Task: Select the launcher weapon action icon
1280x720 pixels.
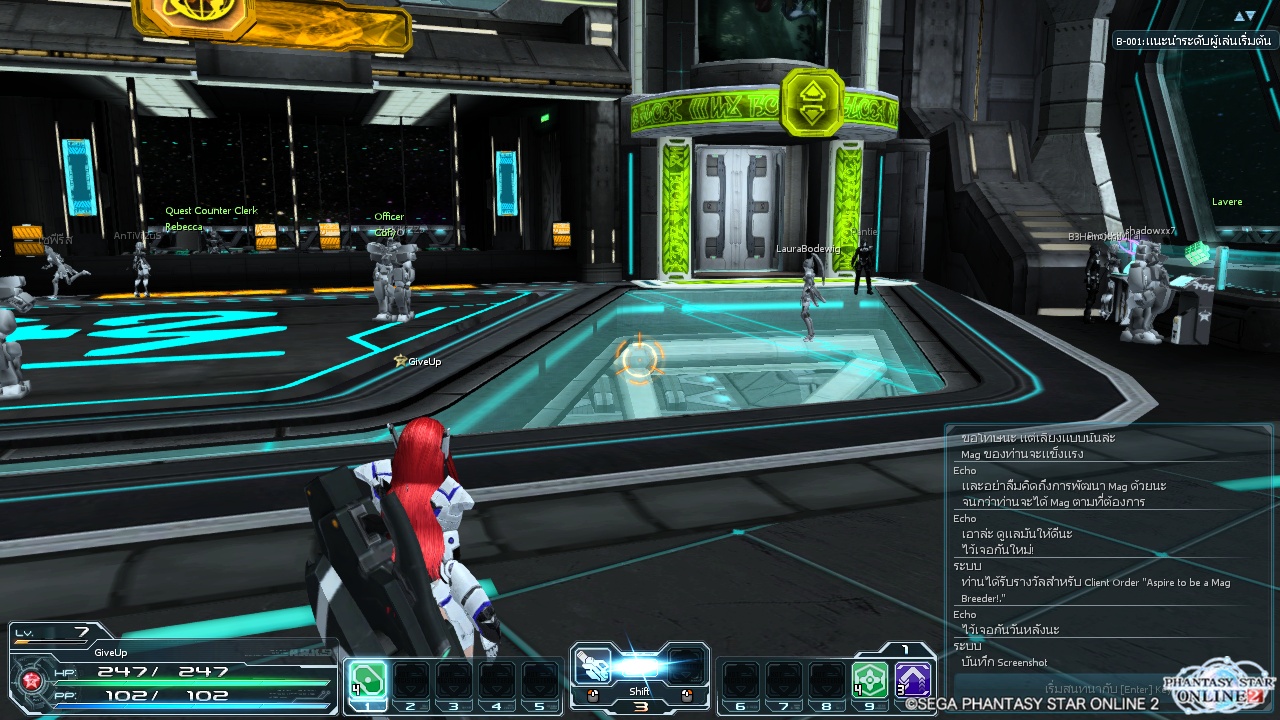Action: 593,666
